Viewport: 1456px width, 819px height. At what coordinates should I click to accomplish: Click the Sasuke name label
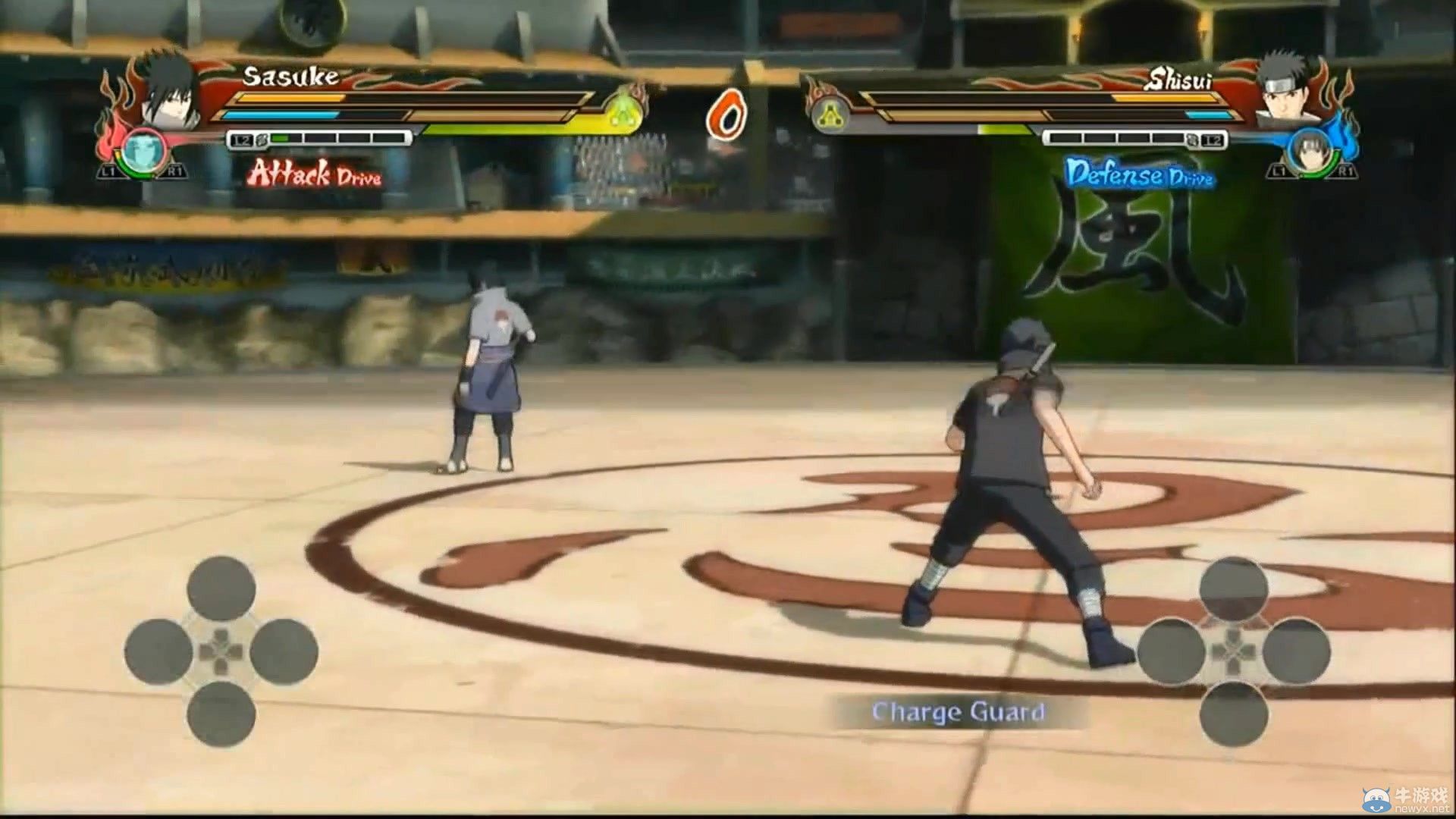tap(290, 75)
